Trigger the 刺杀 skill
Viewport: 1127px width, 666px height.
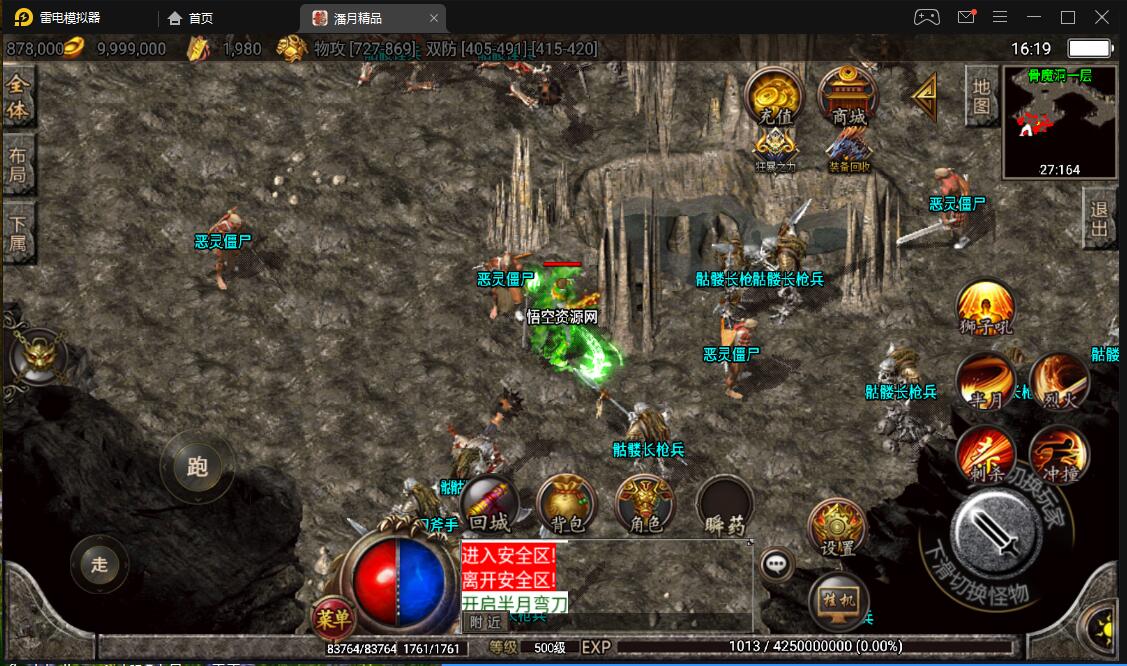(985, 456)
